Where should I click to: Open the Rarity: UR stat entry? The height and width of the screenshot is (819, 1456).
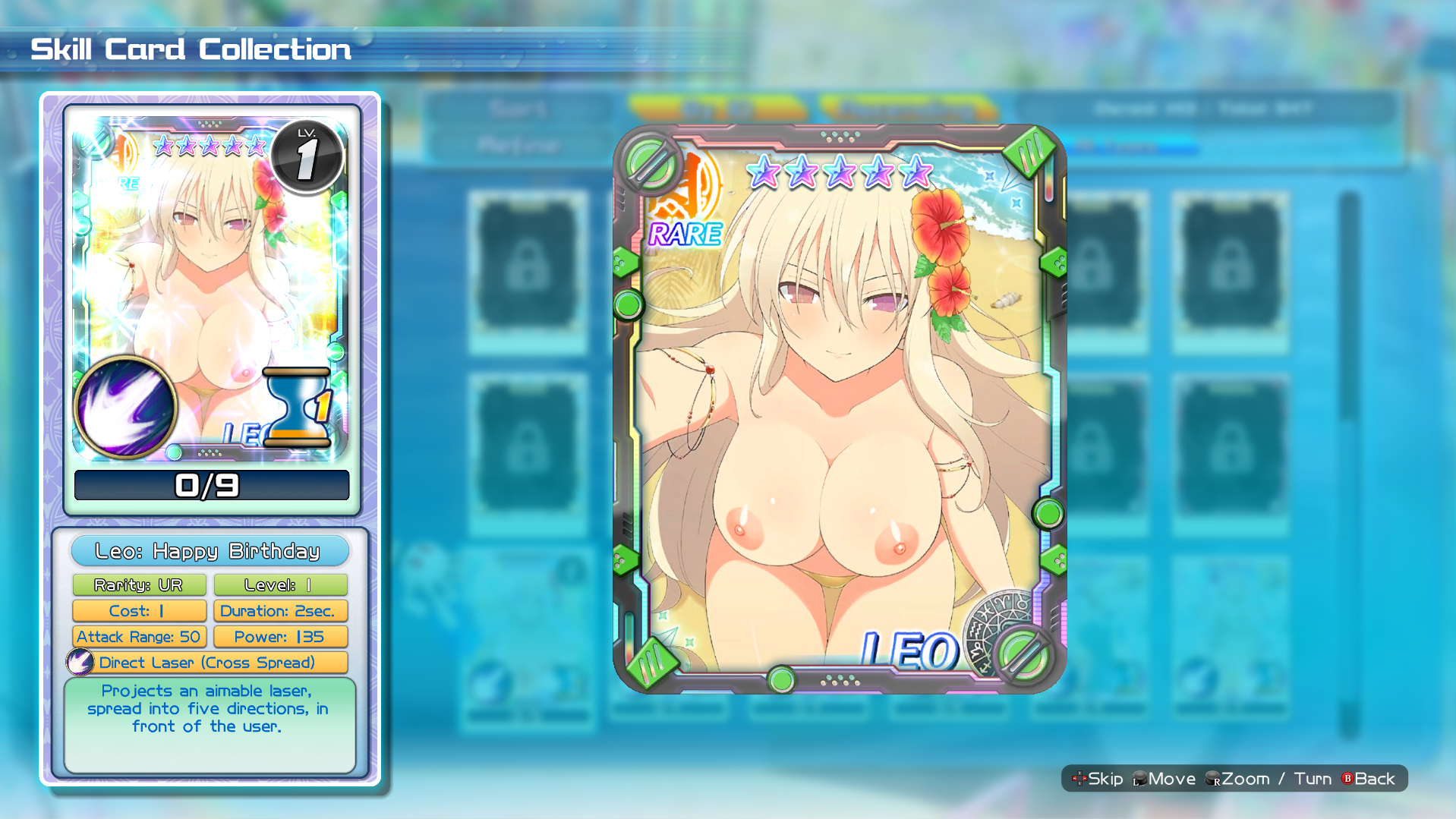tap(139, 584)
